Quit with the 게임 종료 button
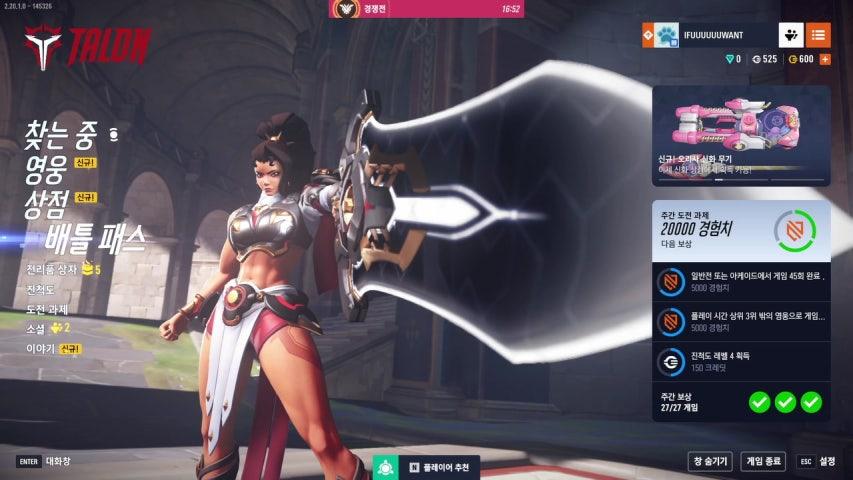Viewport: 853px width, 480px height. (763, 461)
